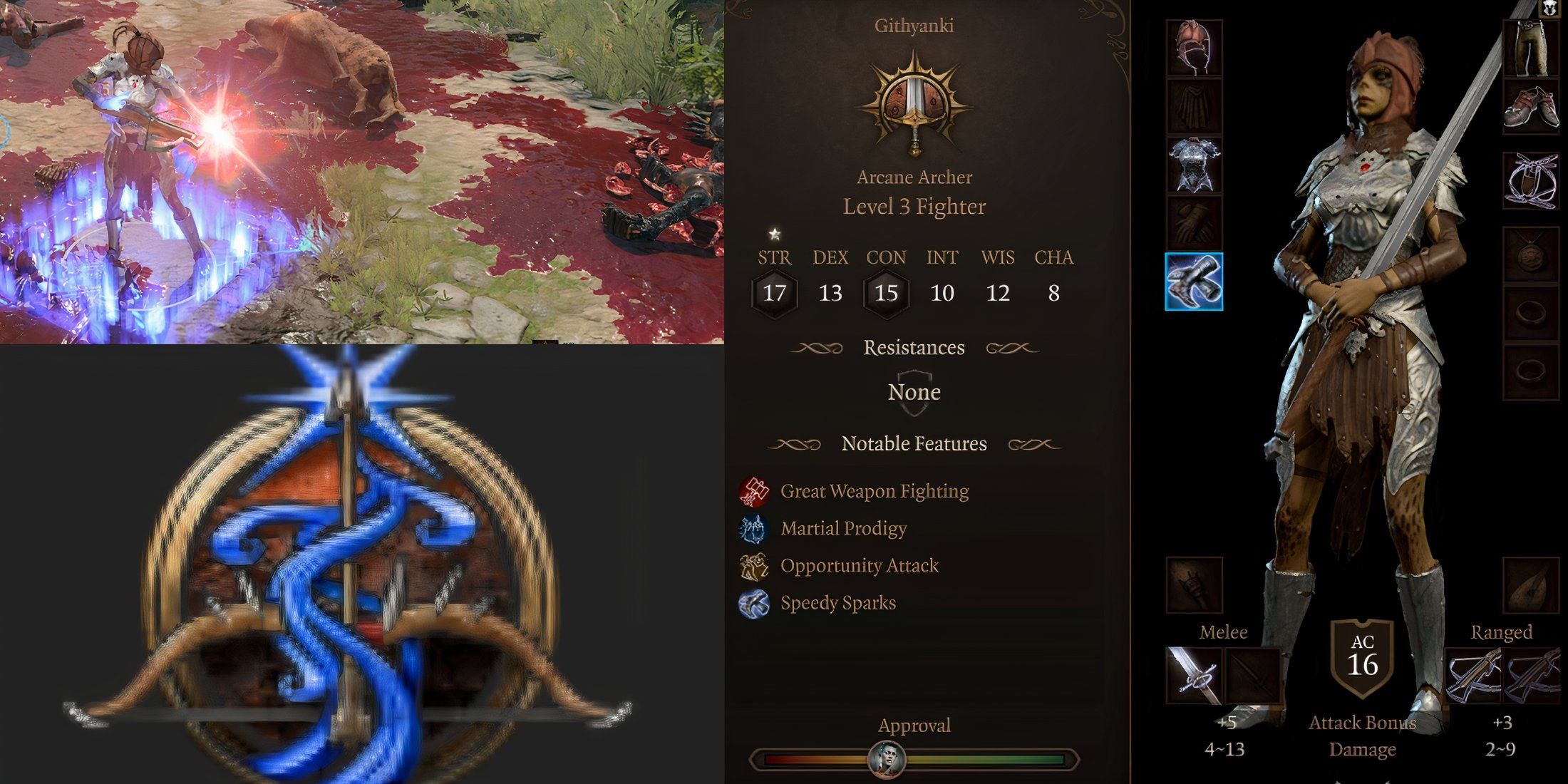Click the star marker above the stats row
Image resolution: width=1568 pixels, height=784 pixels.
773,232
